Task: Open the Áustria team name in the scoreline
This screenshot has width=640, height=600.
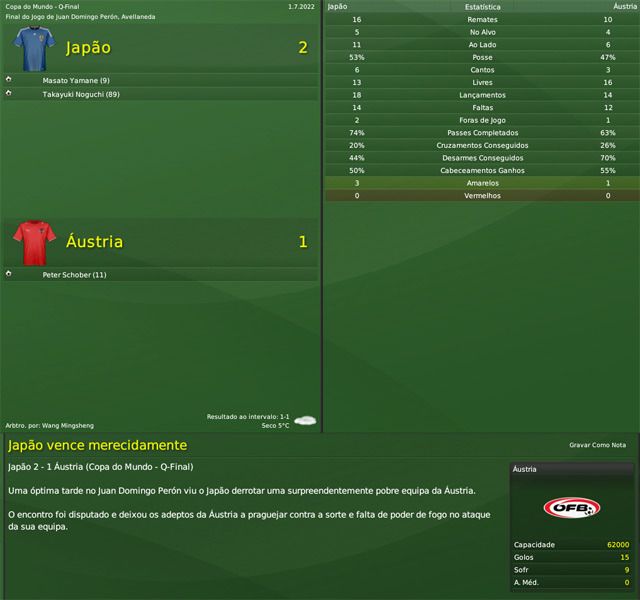Action: (94, 242)
